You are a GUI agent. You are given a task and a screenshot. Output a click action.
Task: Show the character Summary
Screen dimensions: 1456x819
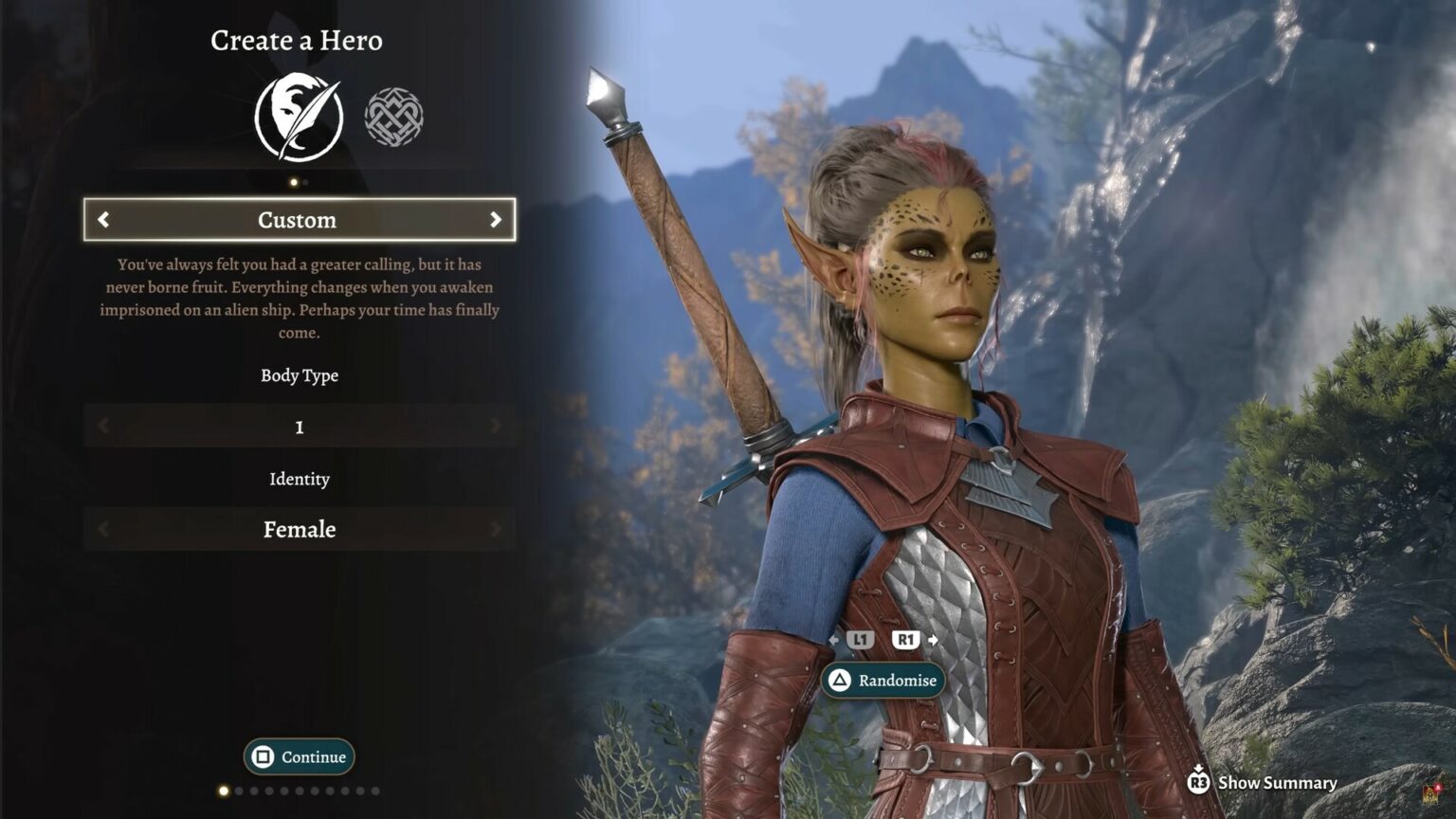[1264, 782]
